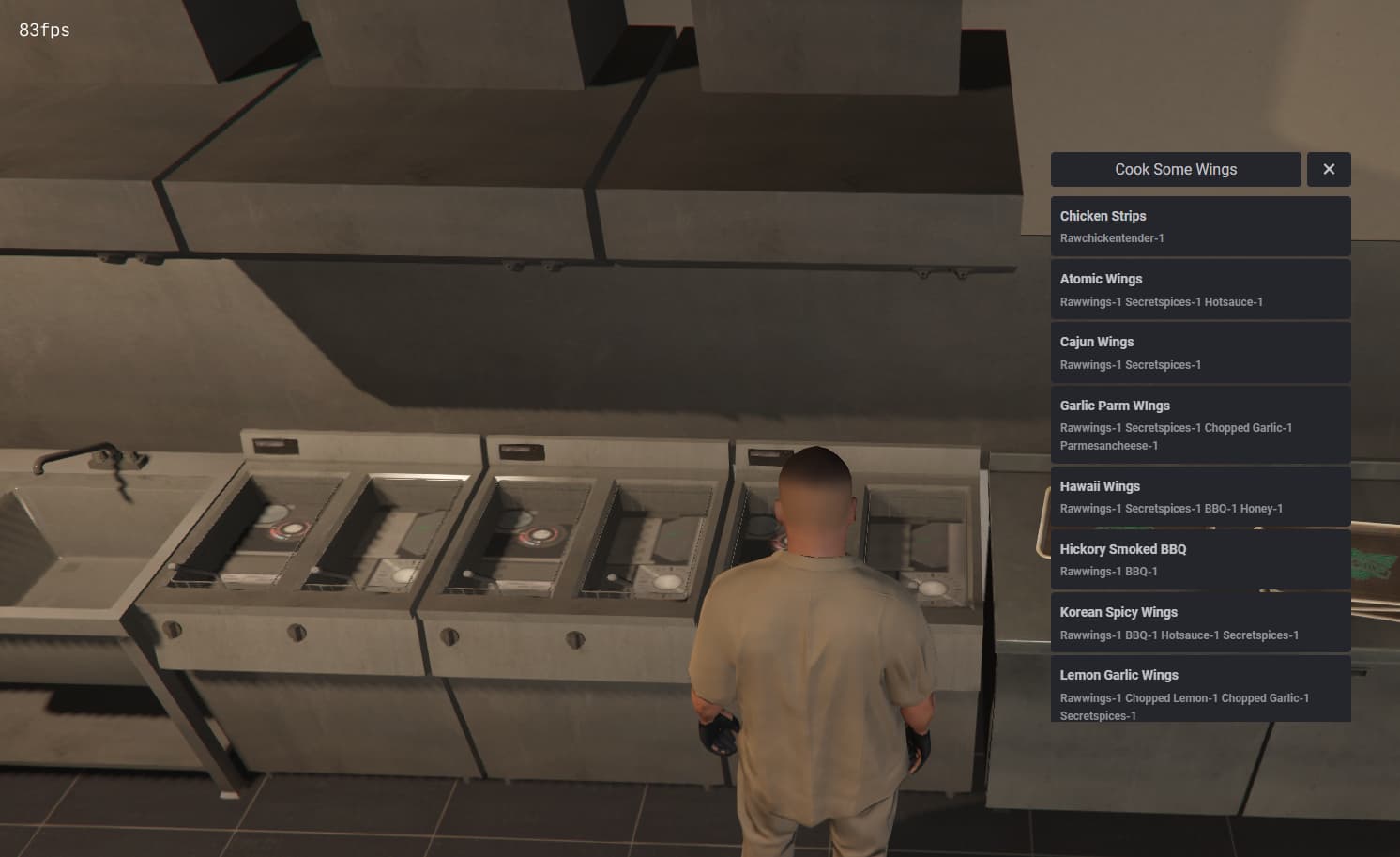This screenshot has height=857, width=1400.
Task: Select the Chicken Strips recipe
Action: coord(1103,216)
